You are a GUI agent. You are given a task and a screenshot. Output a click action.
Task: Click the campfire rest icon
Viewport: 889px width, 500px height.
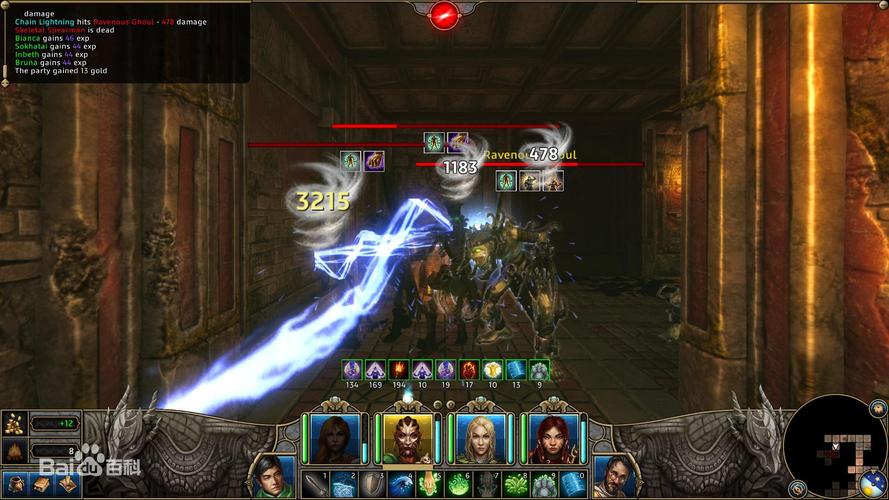(14, 451)
